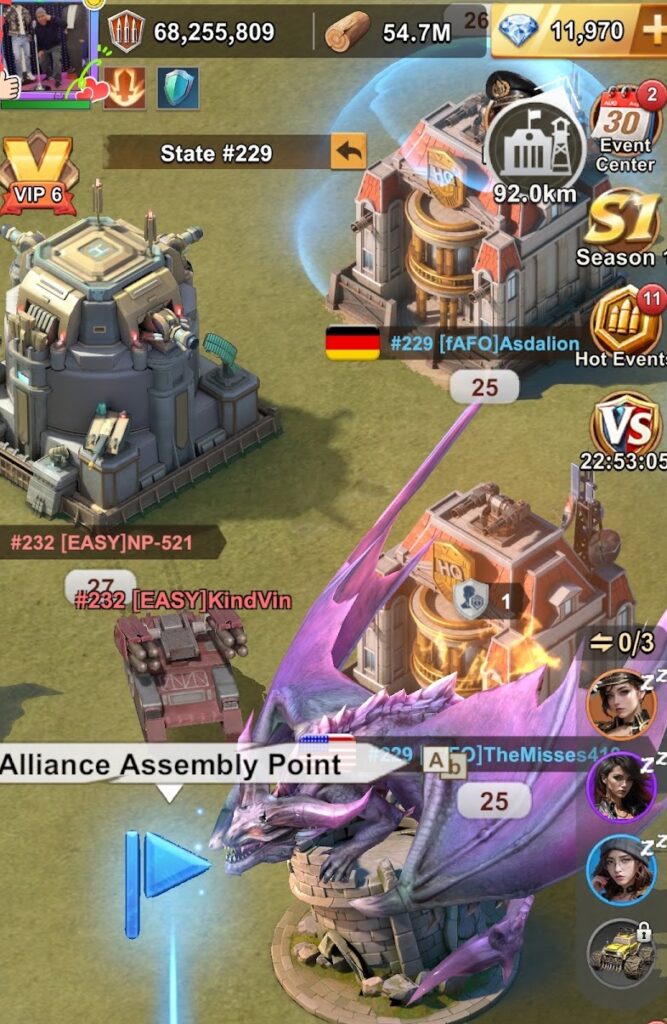Open the player avatar profile

coord(46,45)
